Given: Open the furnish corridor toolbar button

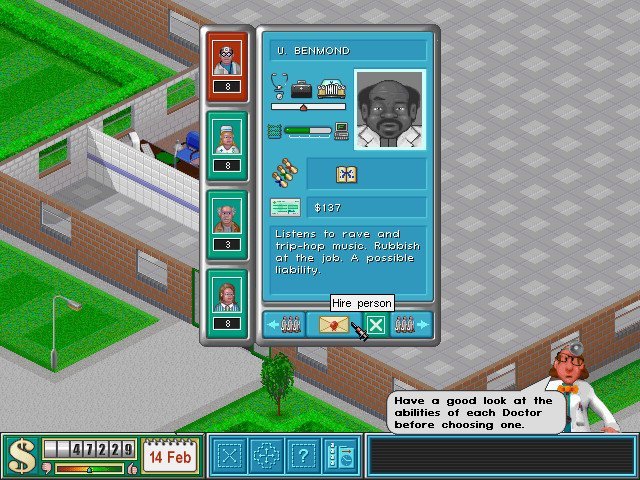Looking at the screenshot, I should [265, 456].
